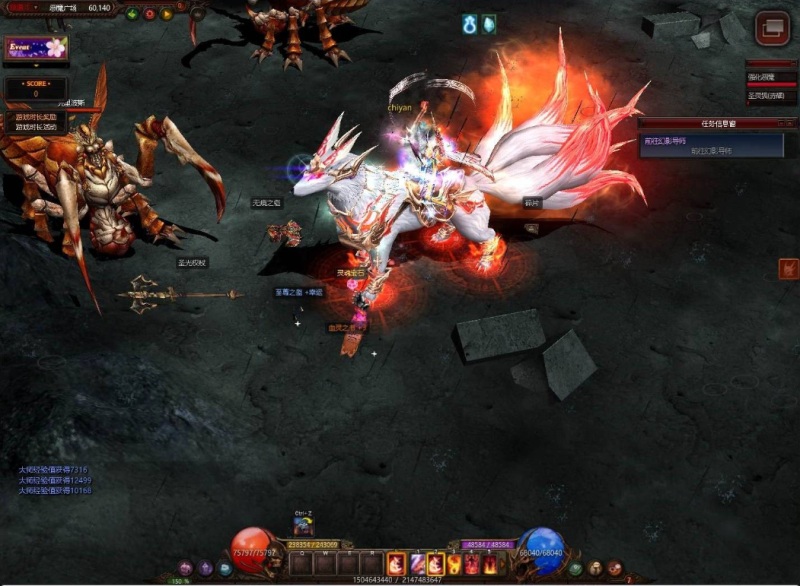The height and width of the screenshot is (586, 800).
Task: Select the cyan crystal buff icon at top
Action: tap(489, 25)
